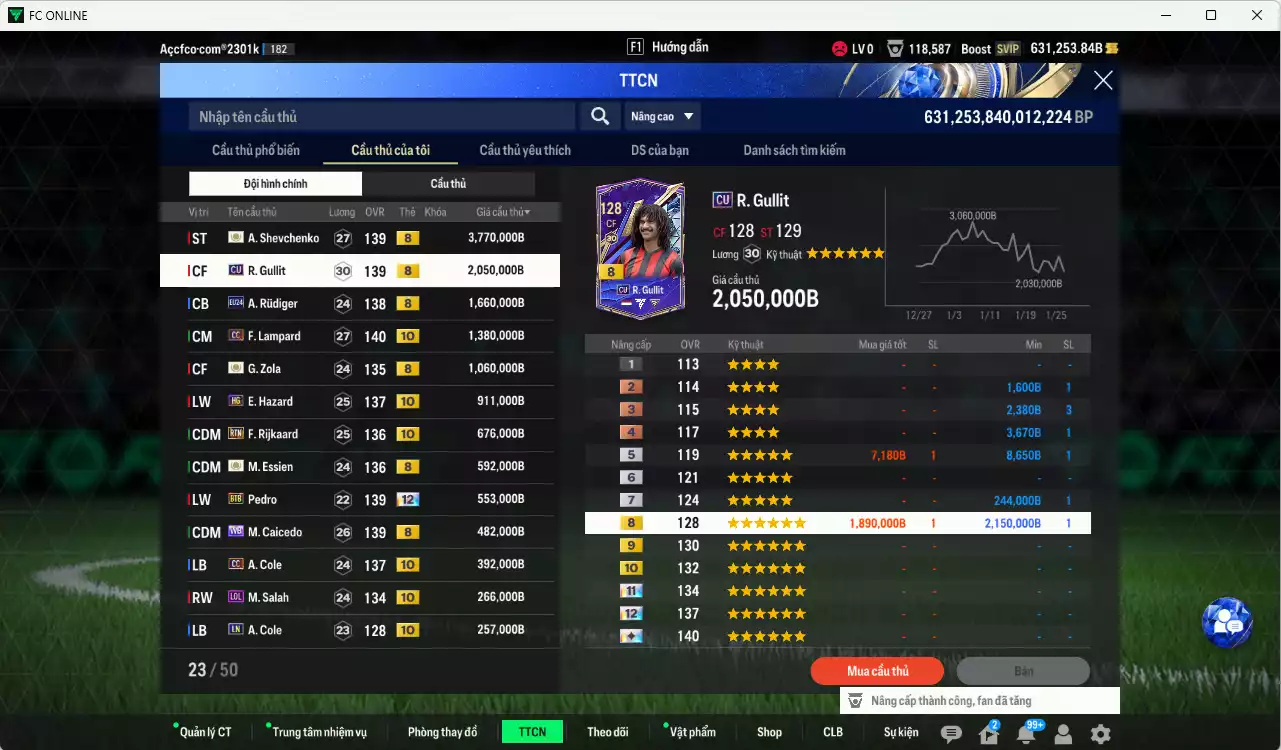Open the player profile icon near settings
The width and height of the screenshot is (1281, 750).
pyautogui.click(x=1062, y=733)
